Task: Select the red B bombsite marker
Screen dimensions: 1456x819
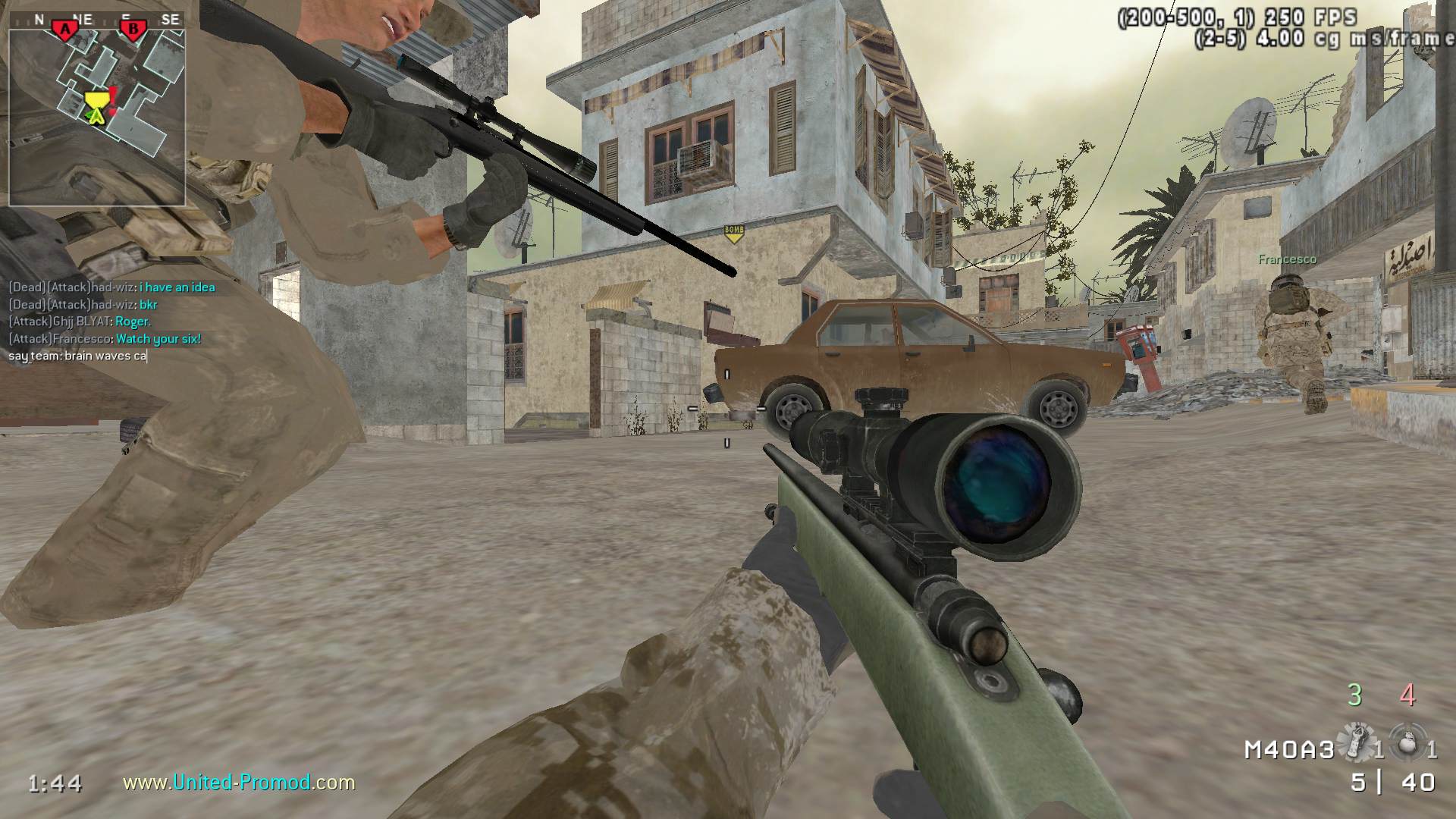Action: pyautogui.click(x=134, y=30)
